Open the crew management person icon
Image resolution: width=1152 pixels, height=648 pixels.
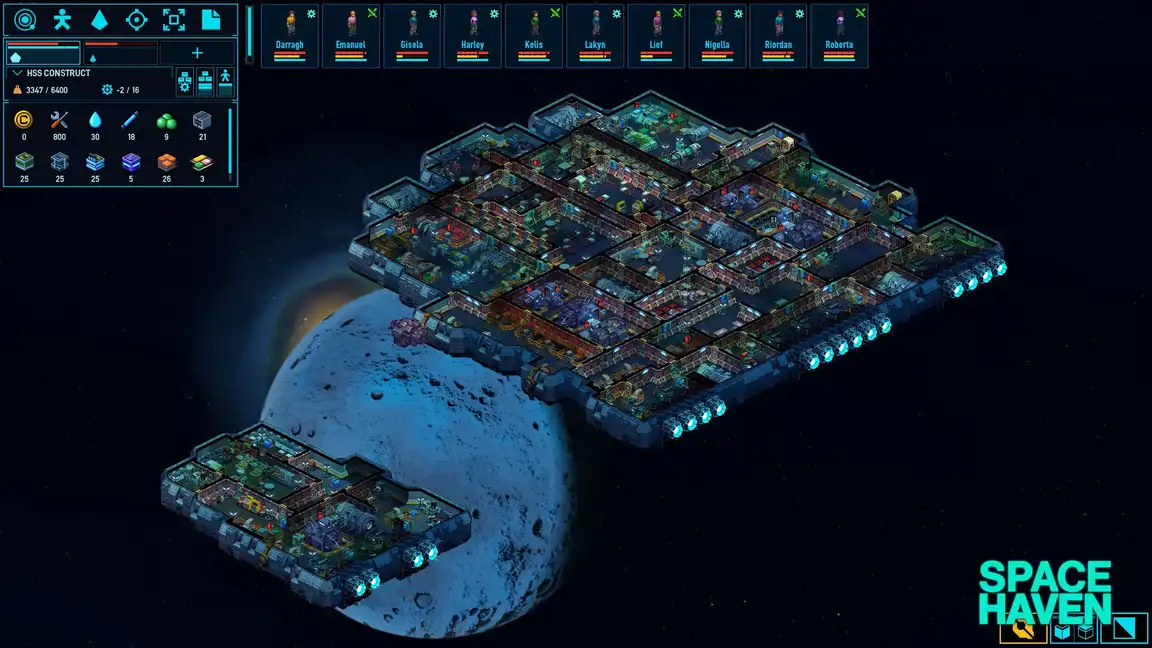[x=62, y=19]
